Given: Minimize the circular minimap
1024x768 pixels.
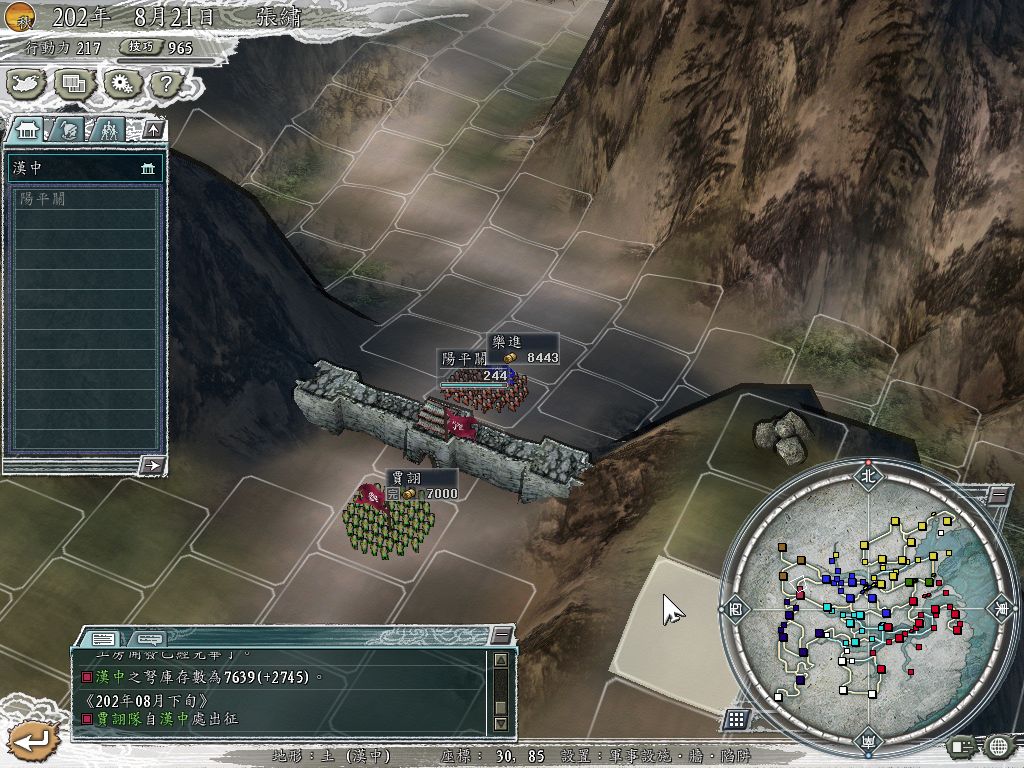Looking at the screenshot, I should pos(997,495).
